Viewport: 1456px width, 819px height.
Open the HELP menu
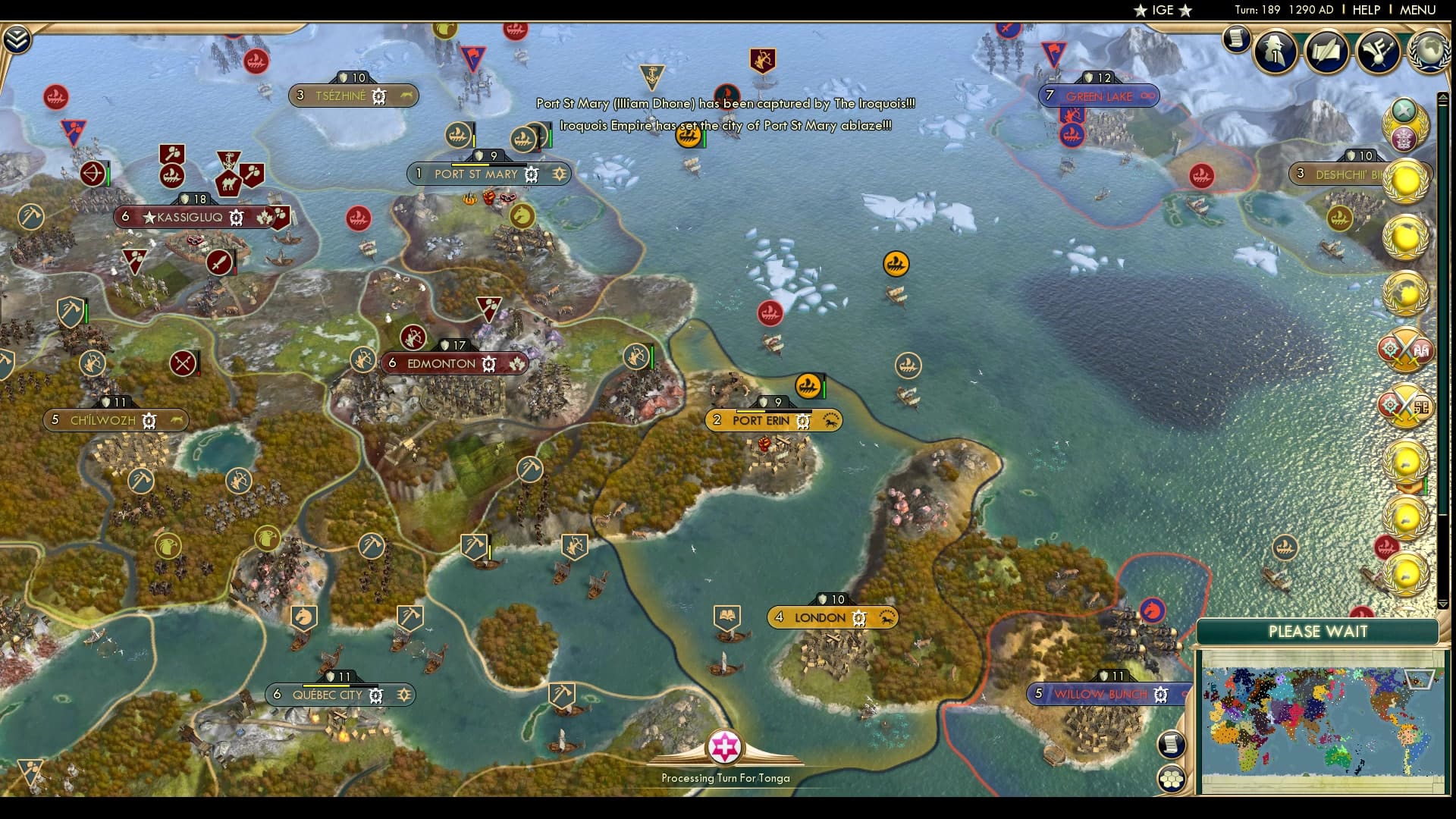coord(1365,10)
